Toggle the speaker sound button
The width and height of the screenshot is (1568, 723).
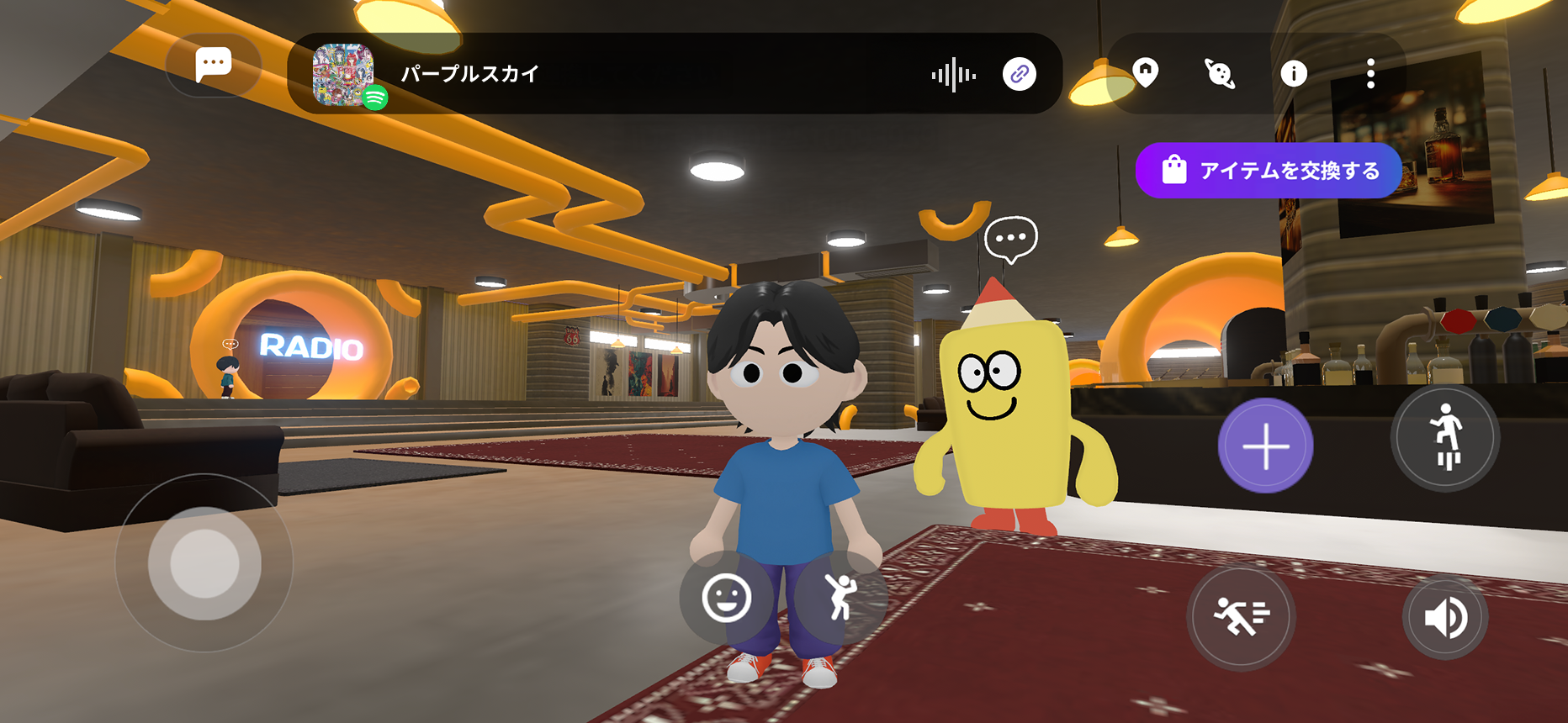click(1445, 620)
